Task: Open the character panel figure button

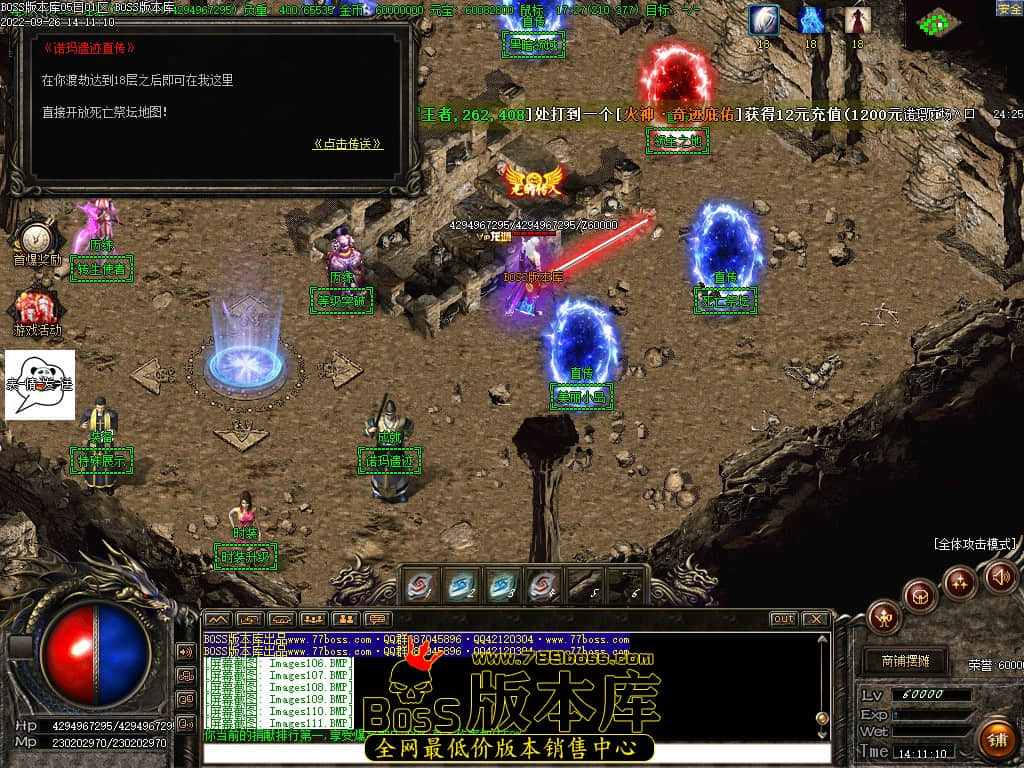Action: click(x=884, y=616)
